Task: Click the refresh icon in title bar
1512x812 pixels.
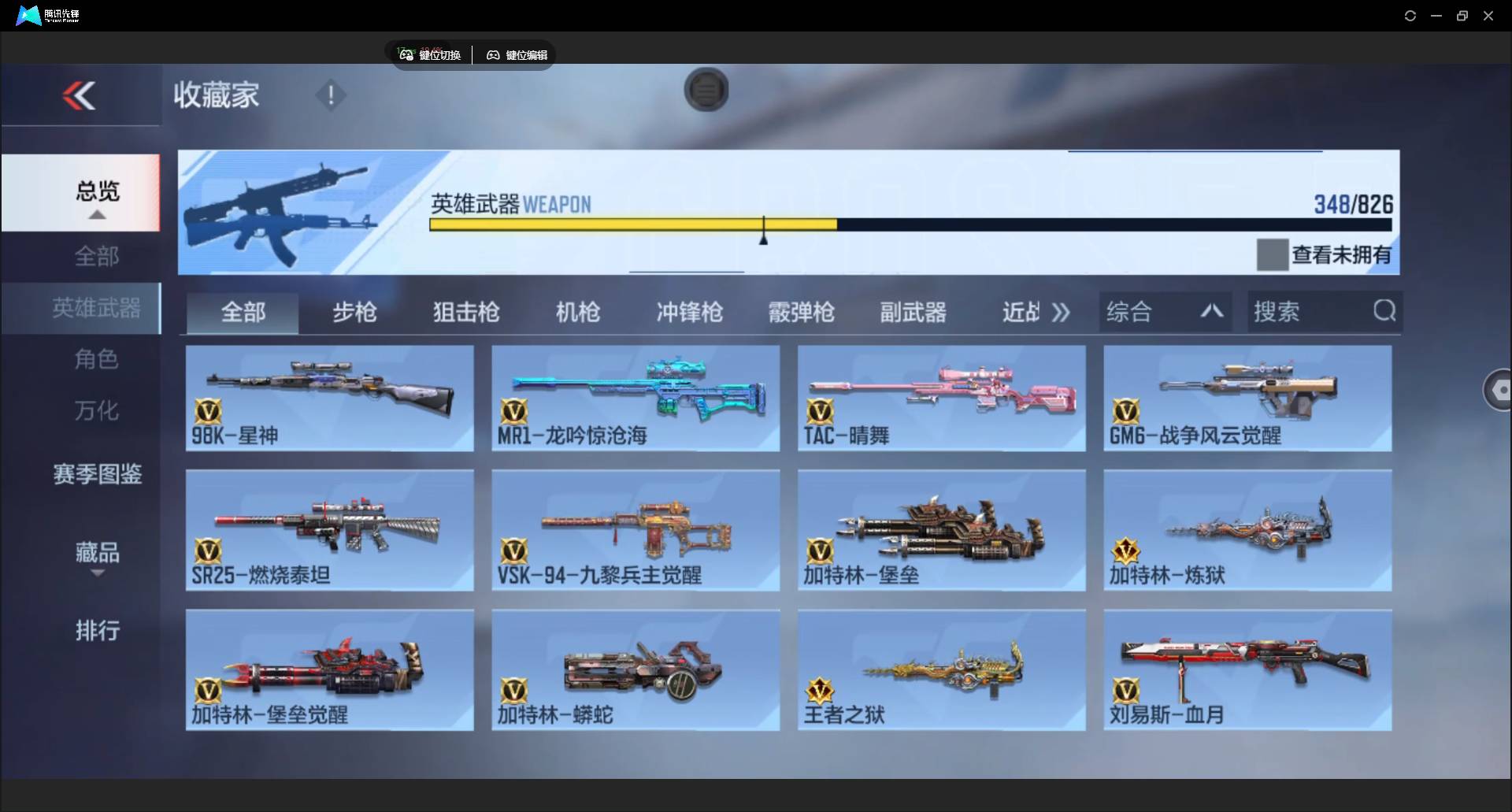Action: 1410,15
